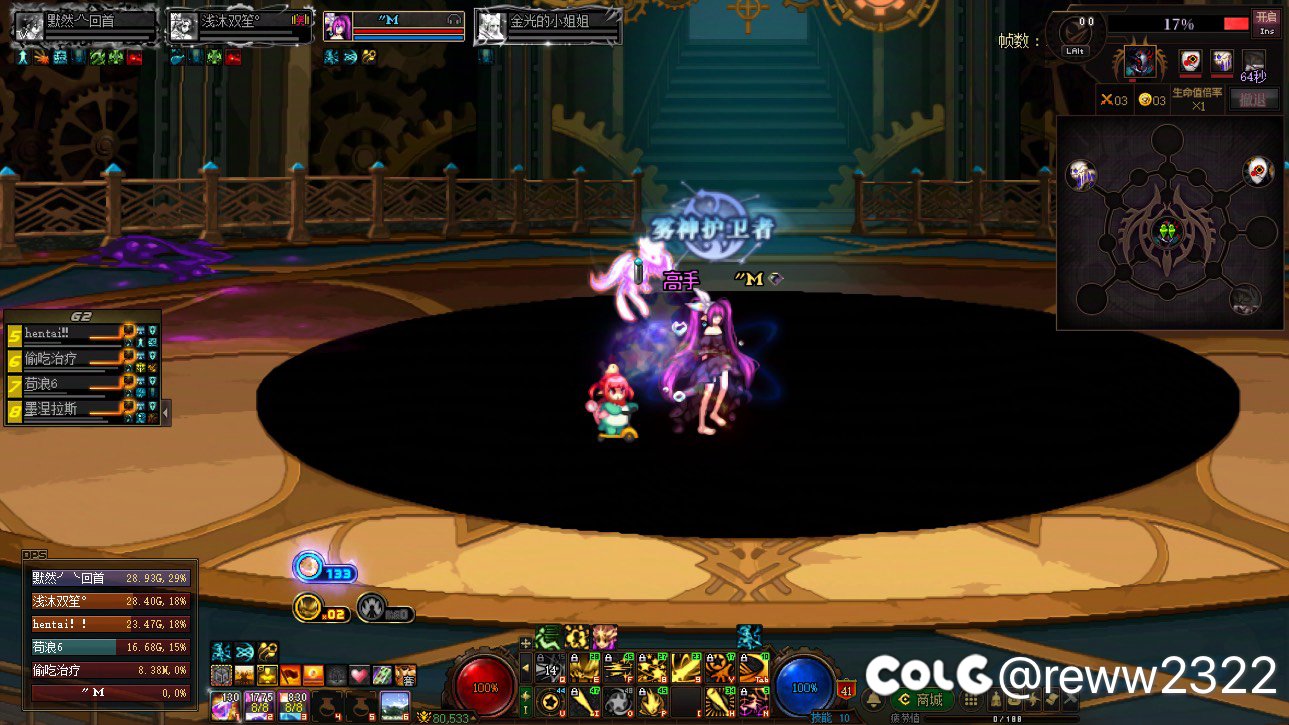
Task: Select party member 金光的小姐姐 portrait frame
Action: [x=548, y=27]
